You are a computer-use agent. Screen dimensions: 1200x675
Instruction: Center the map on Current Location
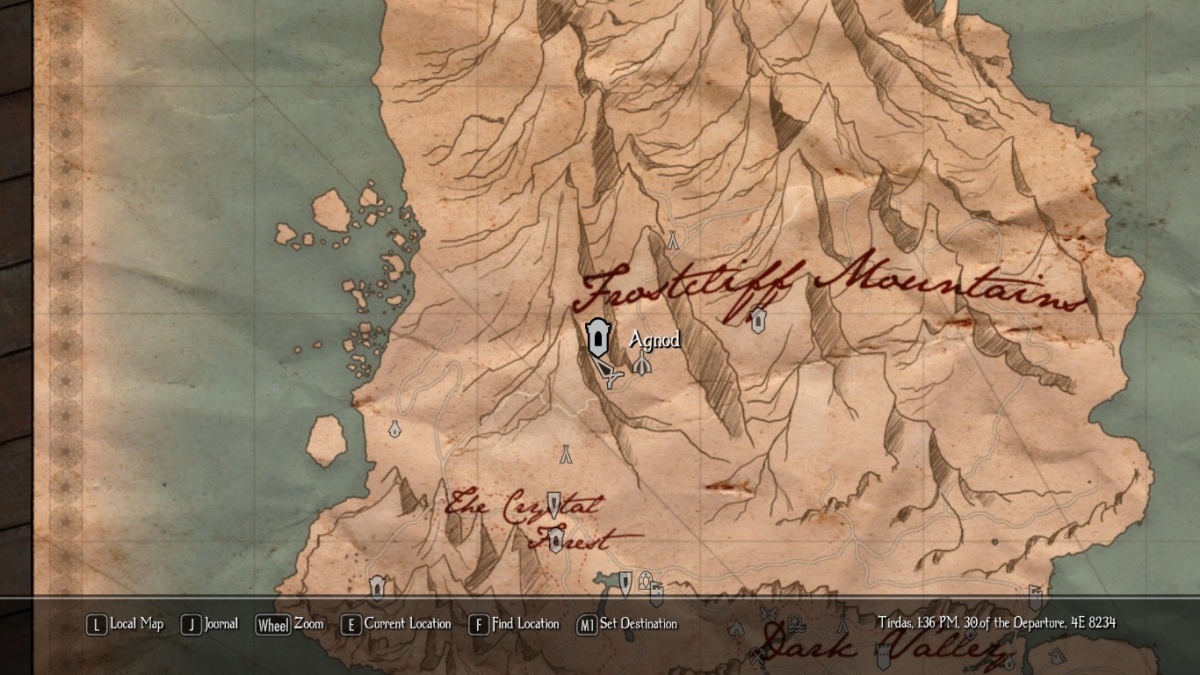[x=396, y=624]
